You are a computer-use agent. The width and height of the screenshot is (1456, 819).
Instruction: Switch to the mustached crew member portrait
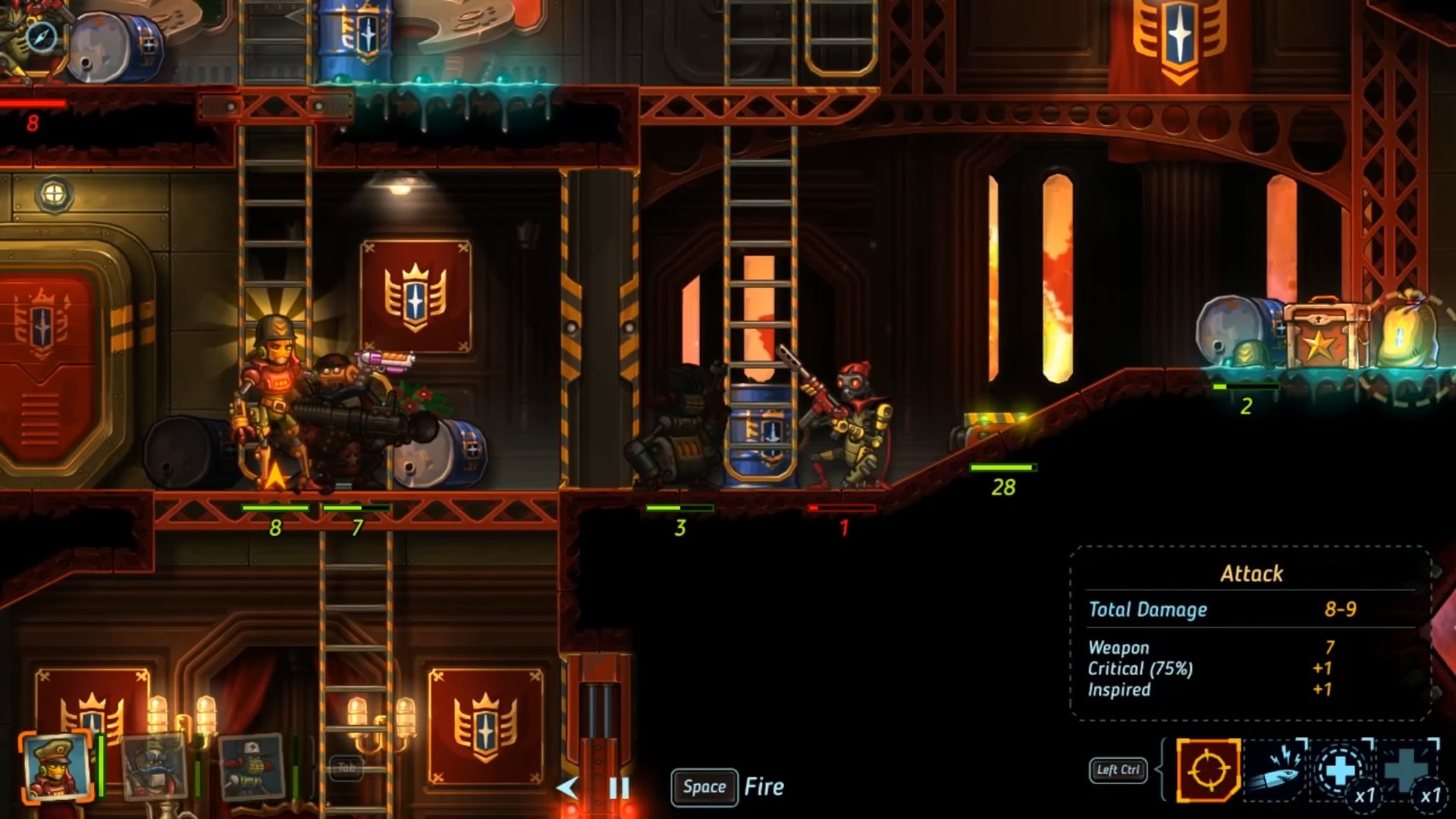[154, 767]
